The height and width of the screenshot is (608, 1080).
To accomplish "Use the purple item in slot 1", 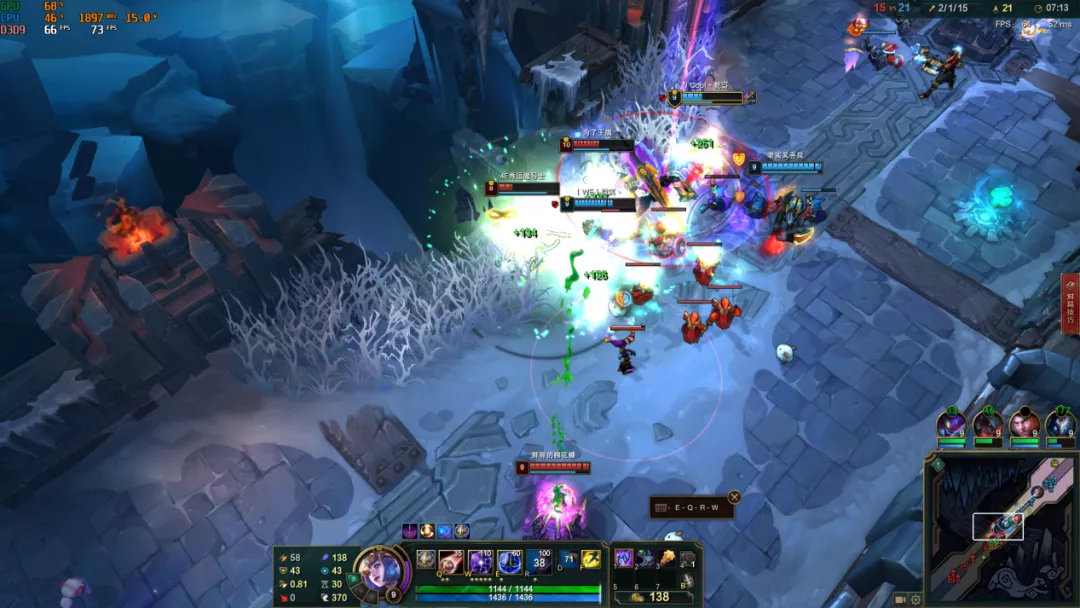I will click(624, 559).
